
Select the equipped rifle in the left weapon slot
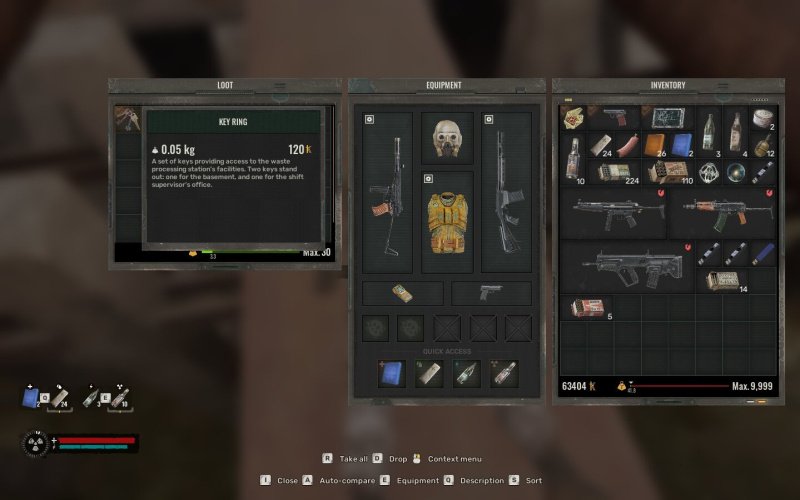388,192
